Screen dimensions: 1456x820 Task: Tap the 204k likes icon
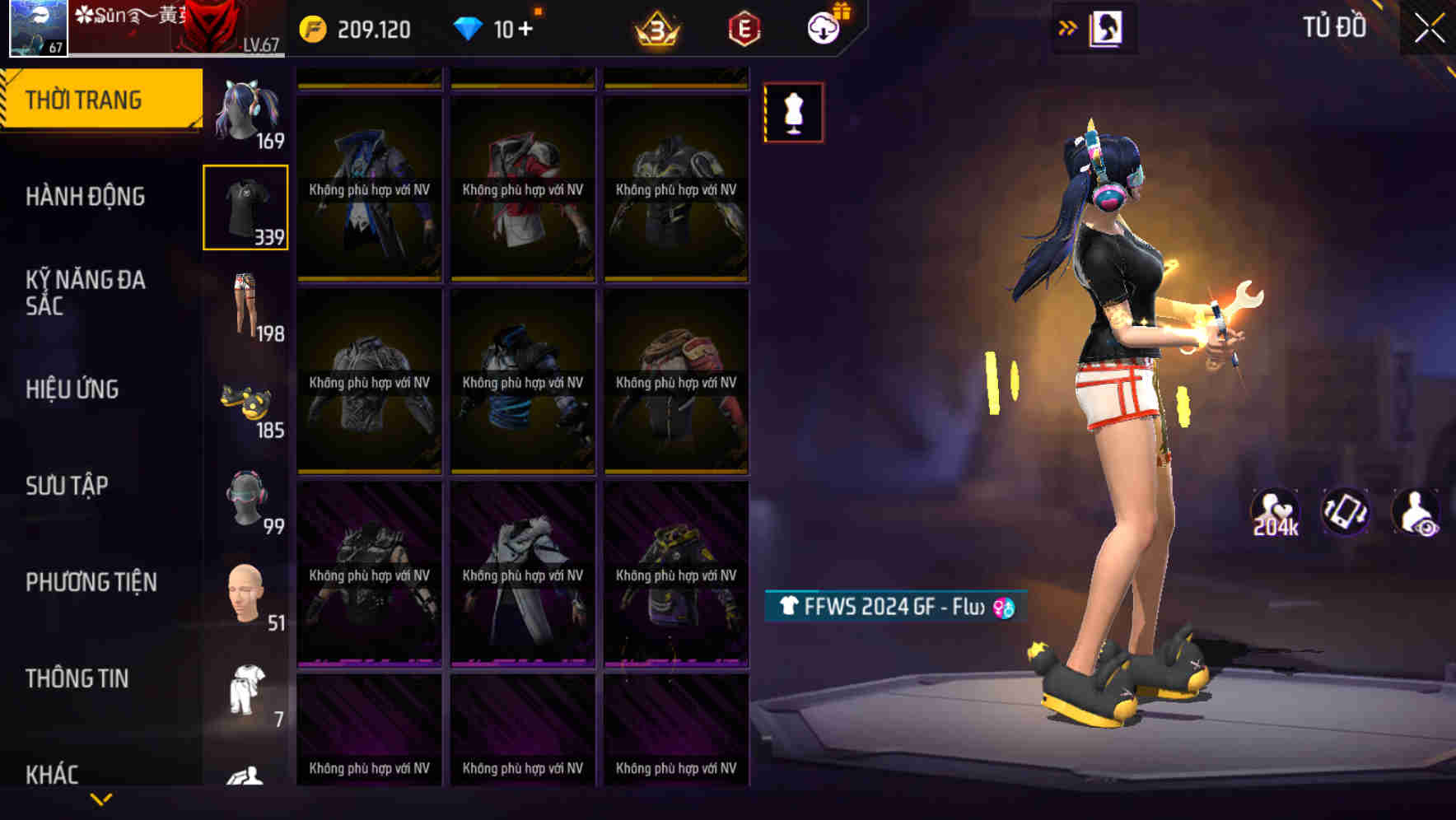click(x=1275, y=513)
